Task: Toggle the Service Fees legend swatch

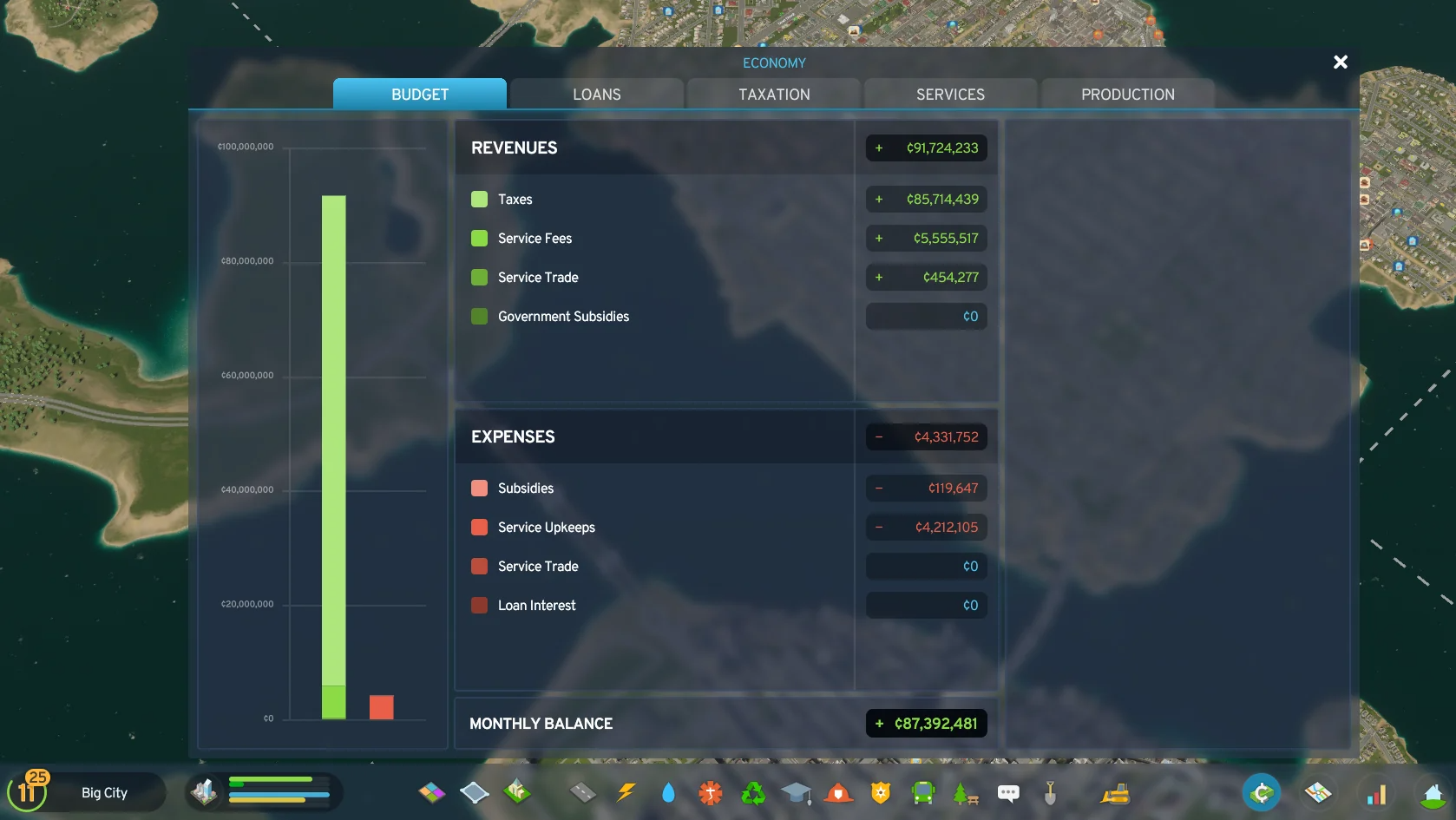Action: point(479,238)
